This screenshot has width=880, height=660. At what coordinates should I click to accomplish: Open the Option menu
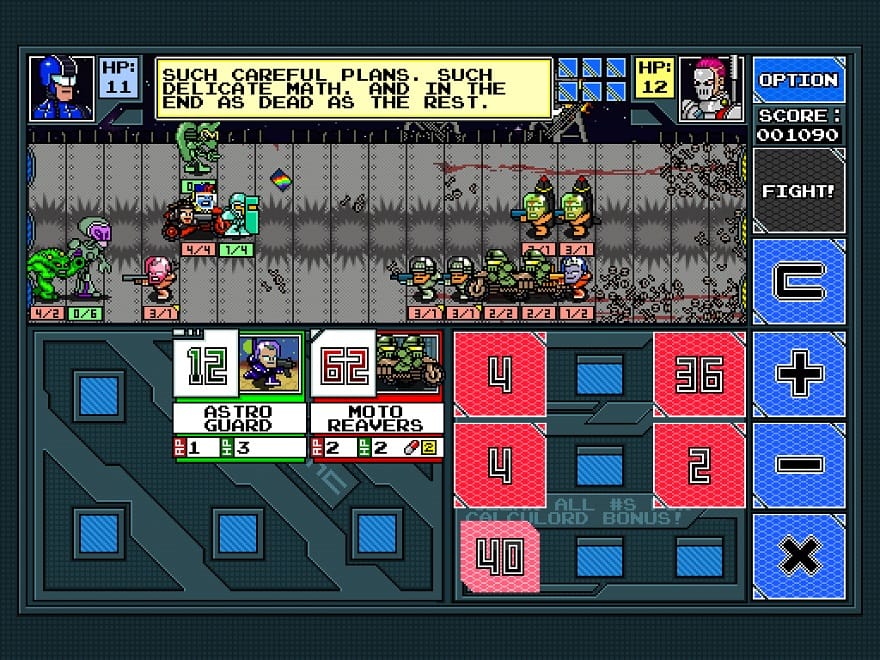click(798, 80)
